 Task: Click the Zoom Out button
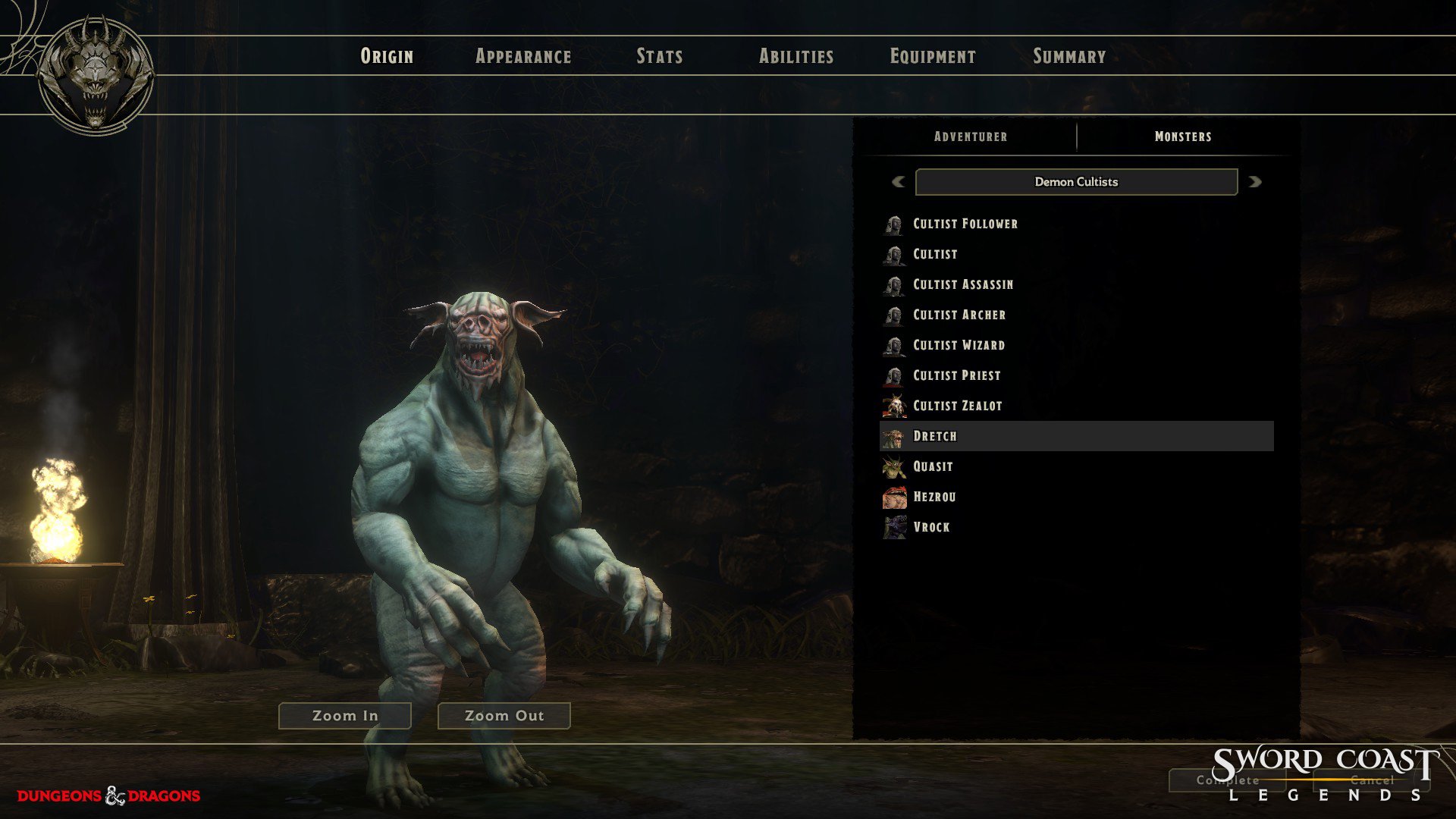point(504,716)
